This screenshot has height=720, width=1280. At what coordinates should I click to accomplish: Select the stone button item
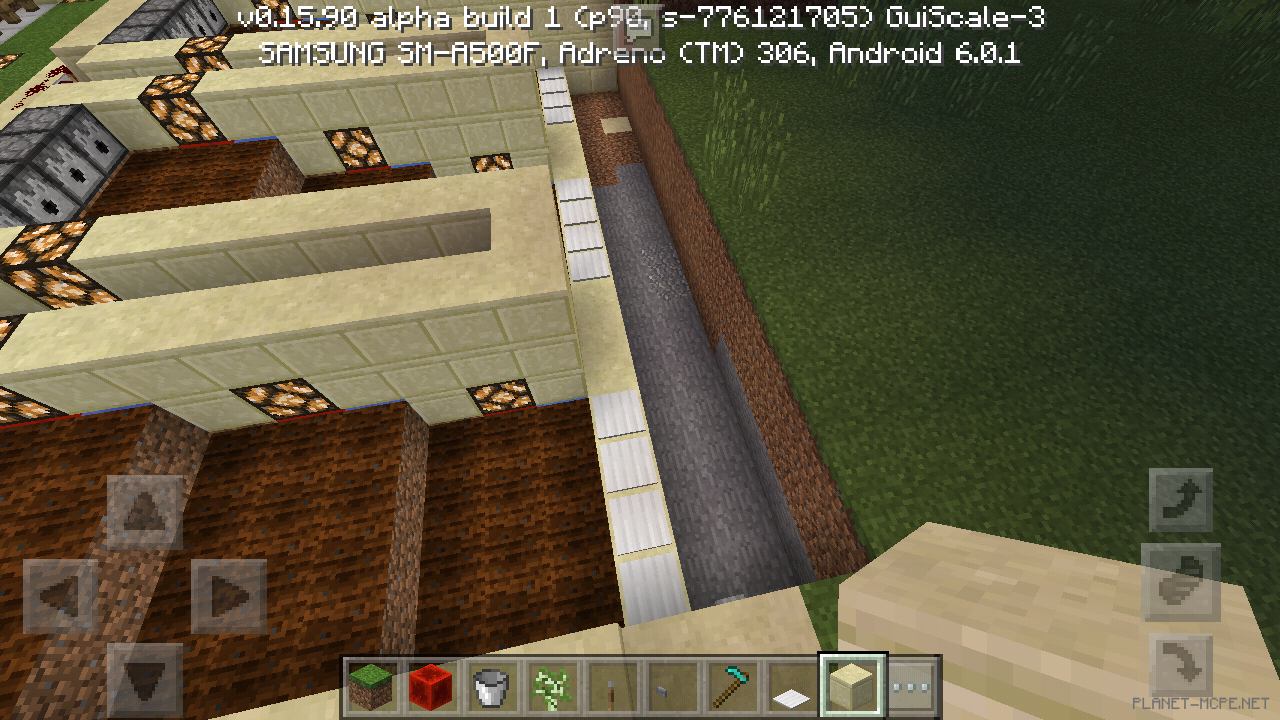671,685
